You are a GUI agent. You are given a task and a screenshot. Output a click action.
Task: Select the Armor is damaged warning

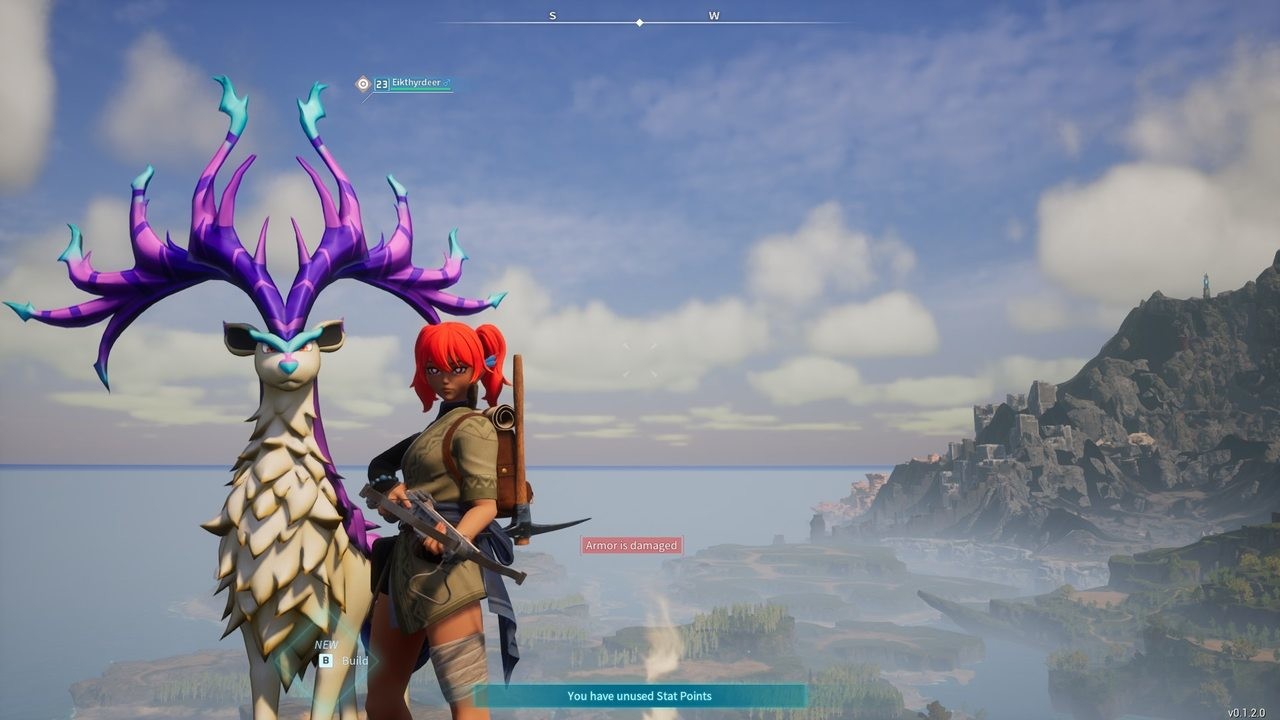pos(632,545)
